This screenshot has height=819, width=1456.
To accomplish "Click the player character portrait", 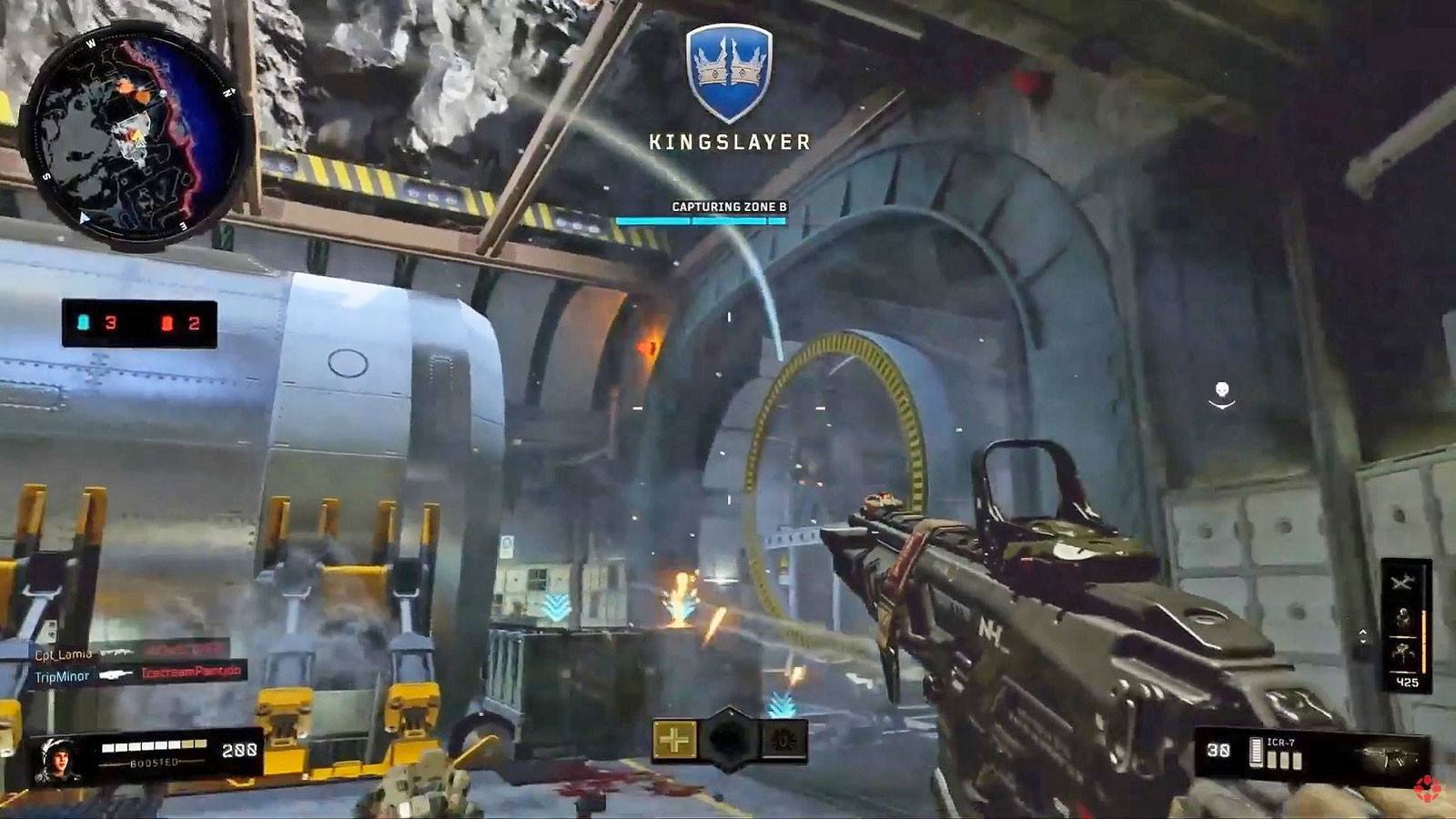I will (57, 758).
